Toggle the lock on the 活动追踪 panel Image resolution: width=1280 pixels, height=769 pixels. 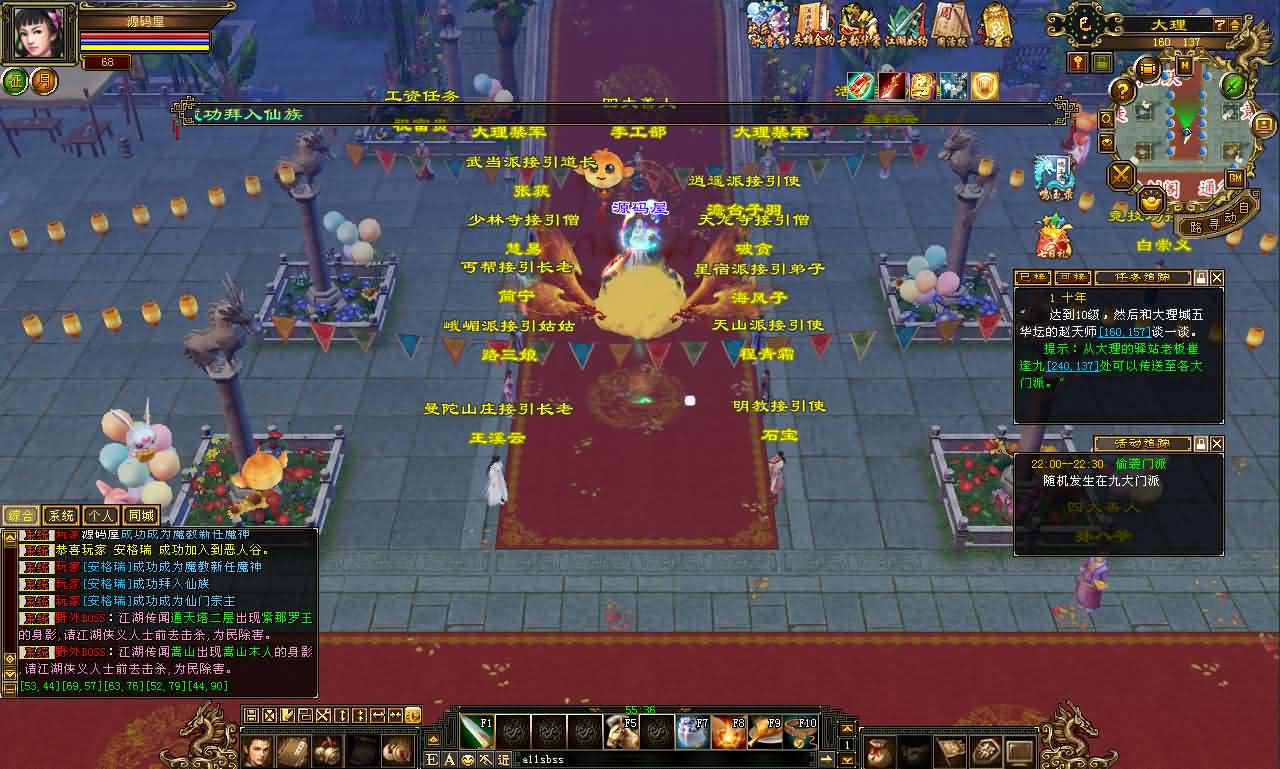tap(1202, 443)
